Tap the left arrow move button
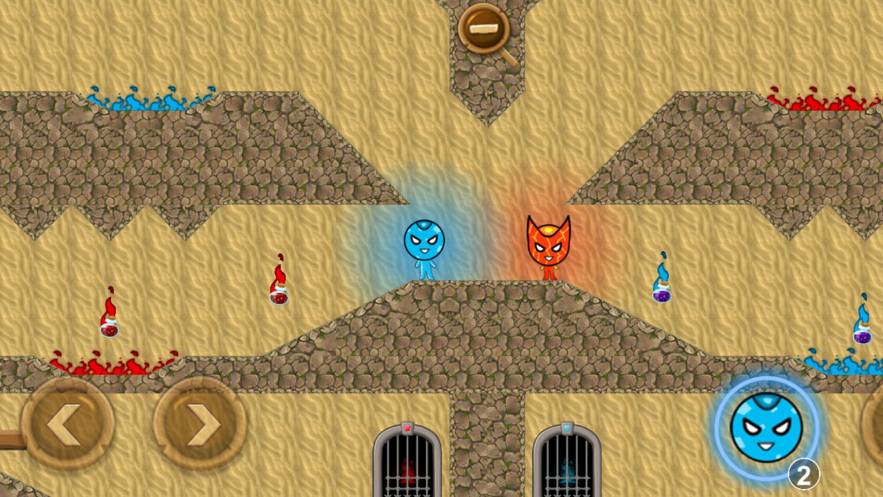883x497 pixels. click(67, 424)
